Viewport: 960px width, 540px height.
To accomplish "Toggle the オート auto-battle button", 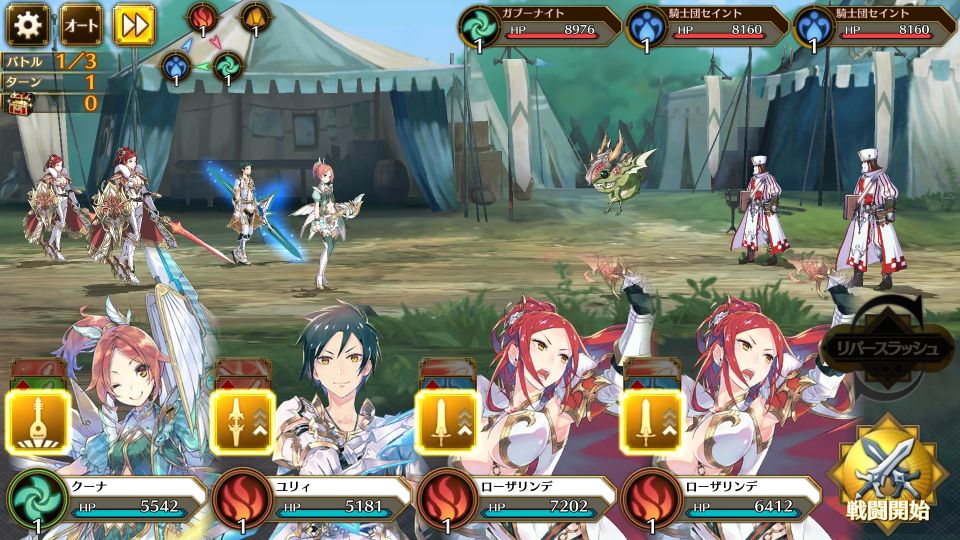I will coord(80,23).
